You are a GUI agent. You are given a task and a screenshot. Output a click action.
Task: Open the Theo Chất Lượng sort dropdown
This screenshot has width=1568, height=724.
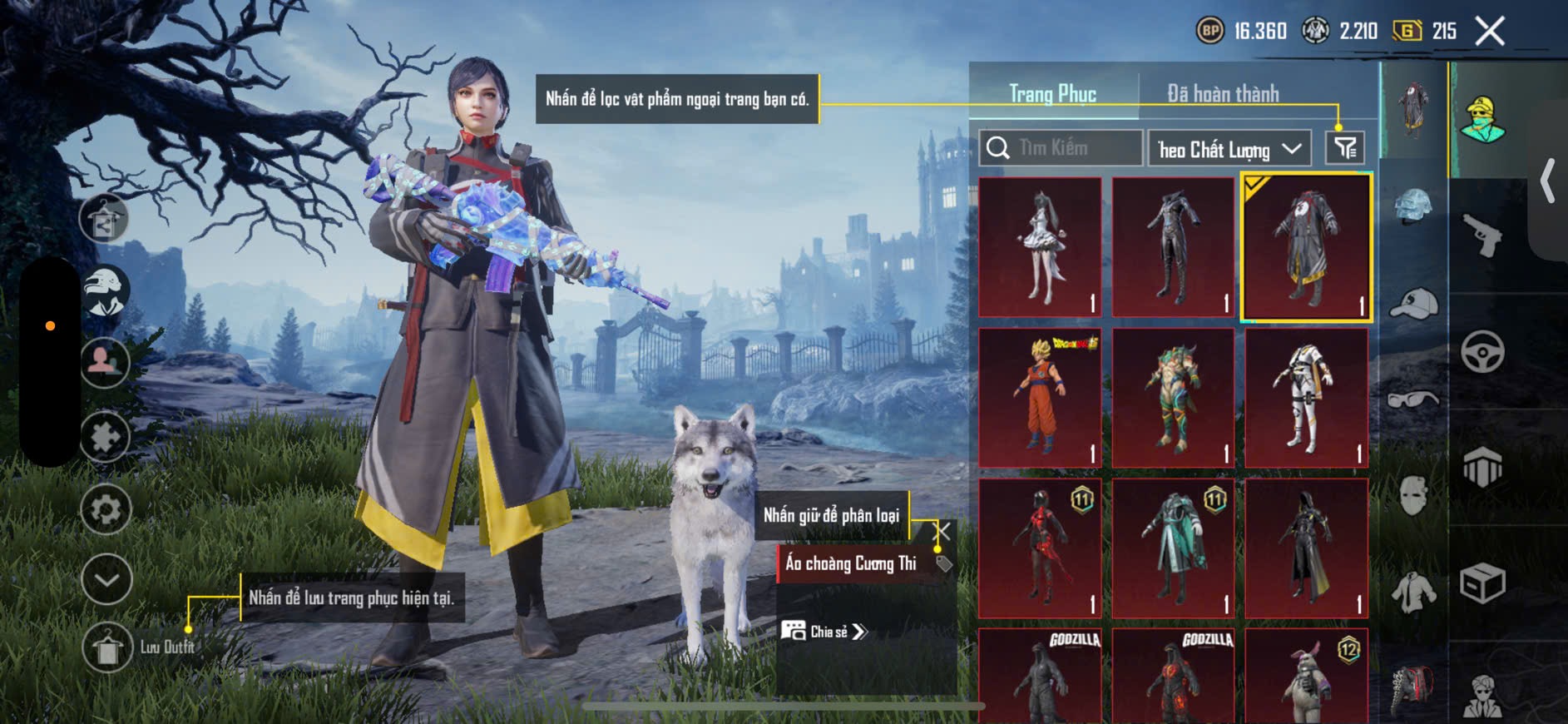[x=1229, y=149]
